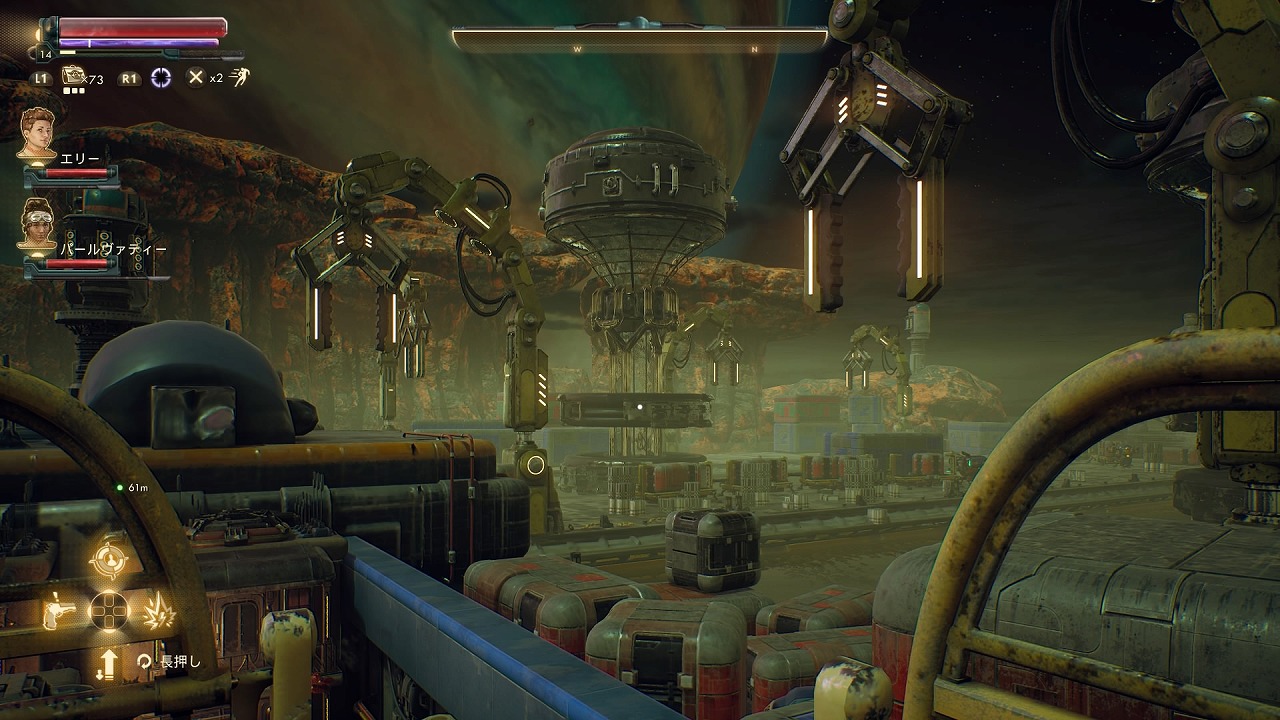The width and height of the screenshot is (1280, 720).
Task: Click the running figure sprint icon
Action: pos(240,77)
